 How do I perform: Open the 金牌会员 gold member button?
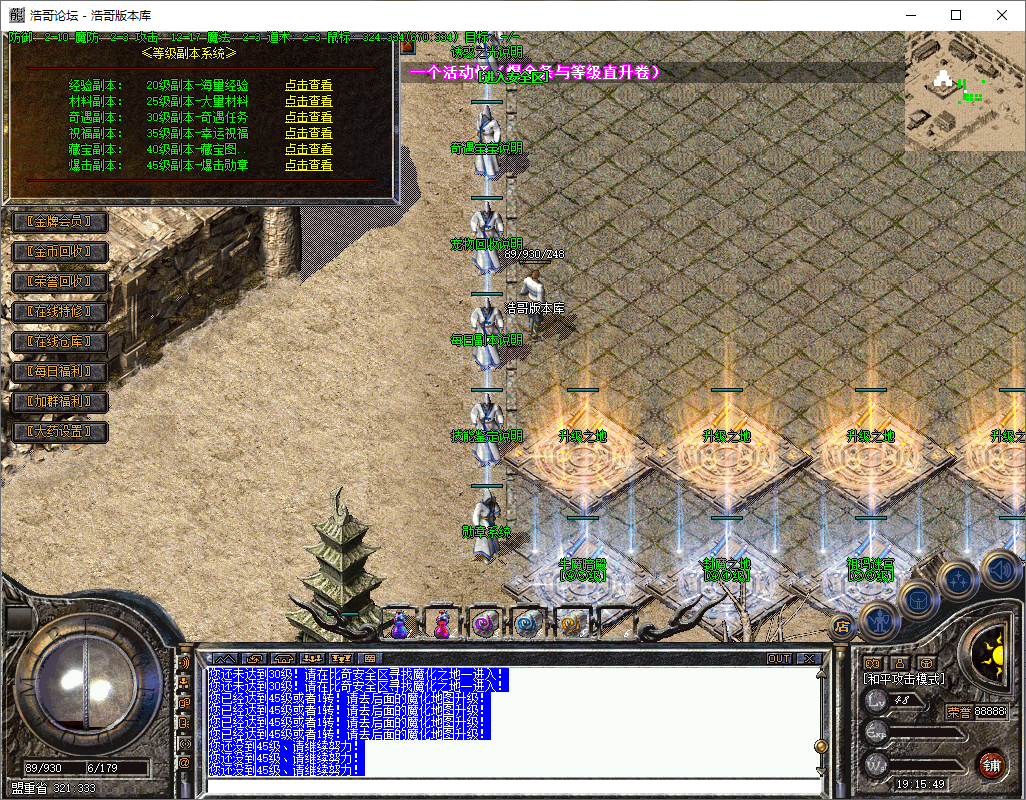[59, 222]
